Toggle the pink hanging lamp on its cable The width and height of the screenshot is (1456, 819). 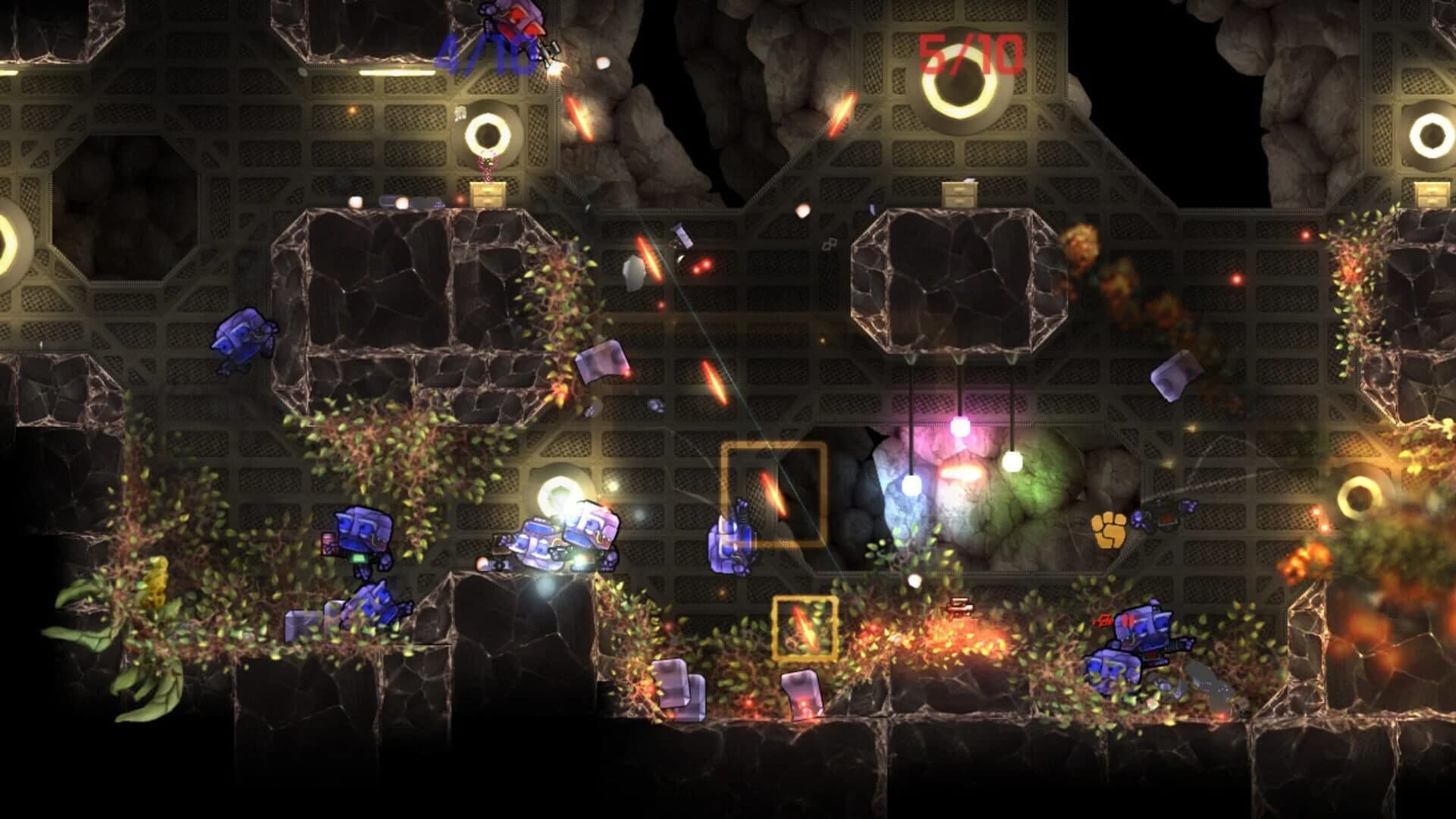(x=961, y=426)
